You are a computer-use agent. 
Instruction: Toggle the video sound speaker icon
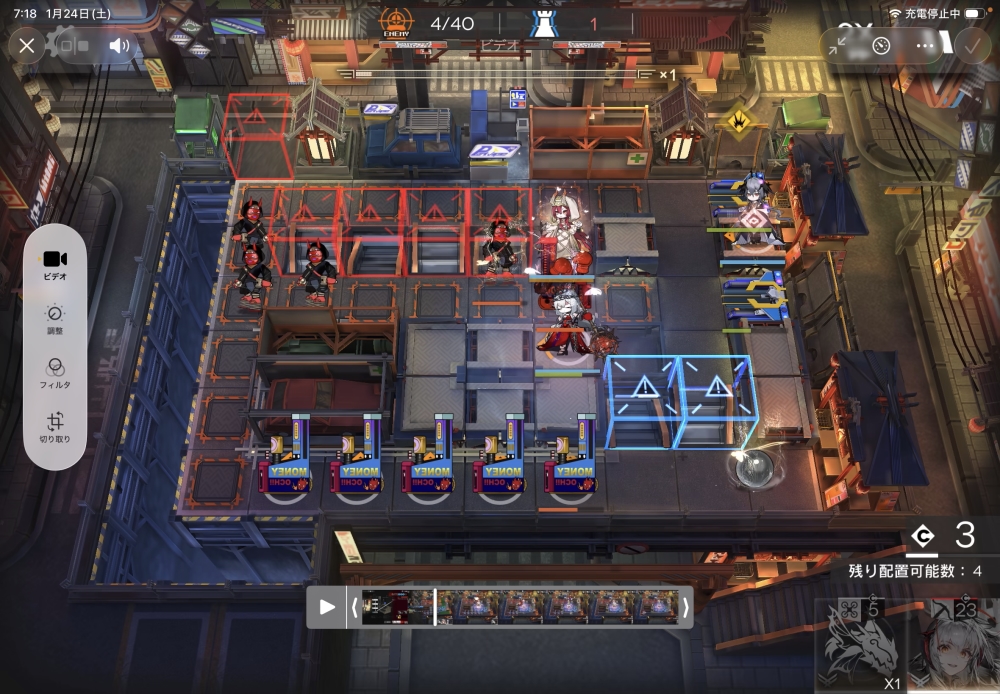tap(120, 46)
